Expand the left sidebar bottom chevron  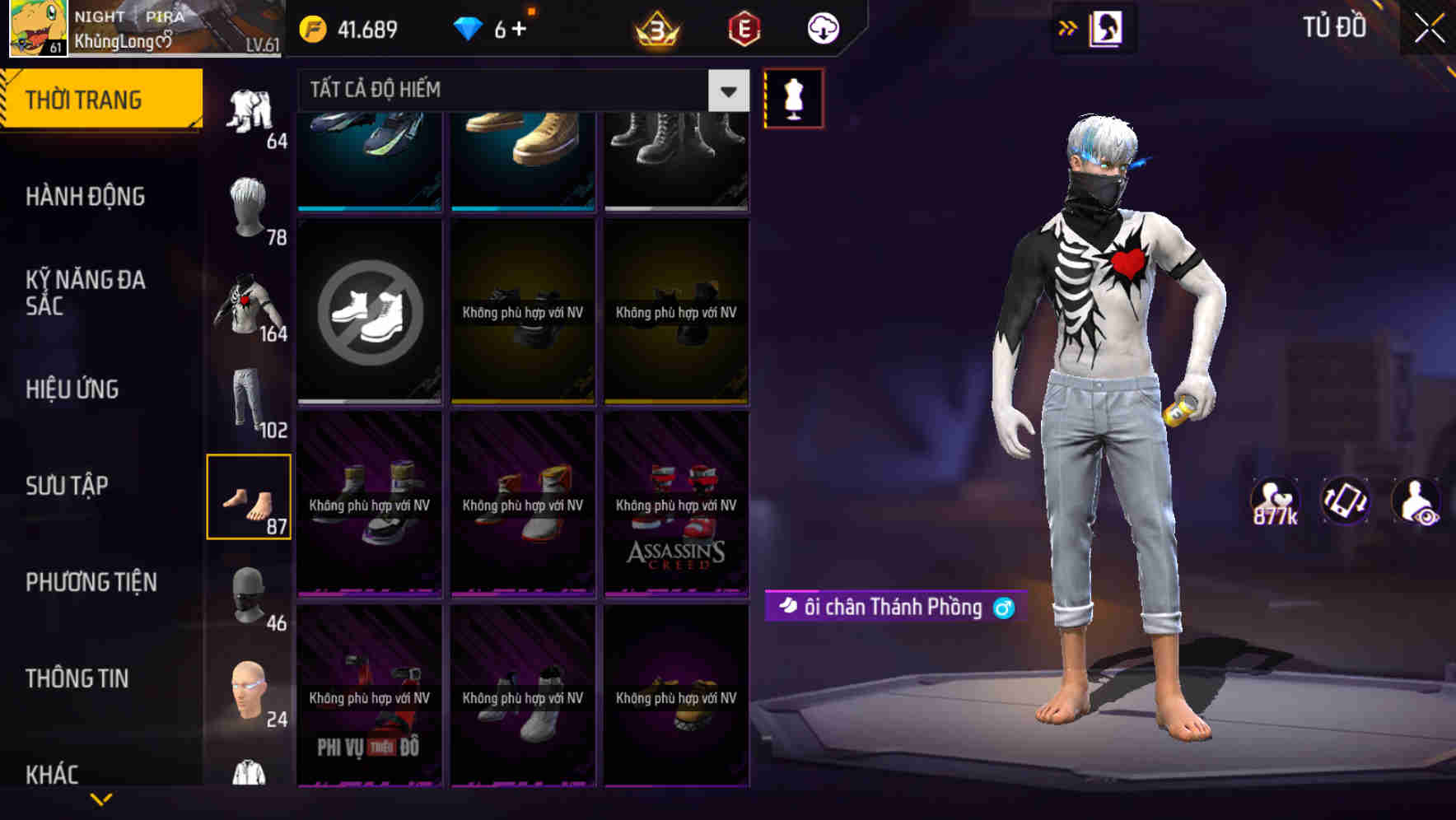[101, 799]
